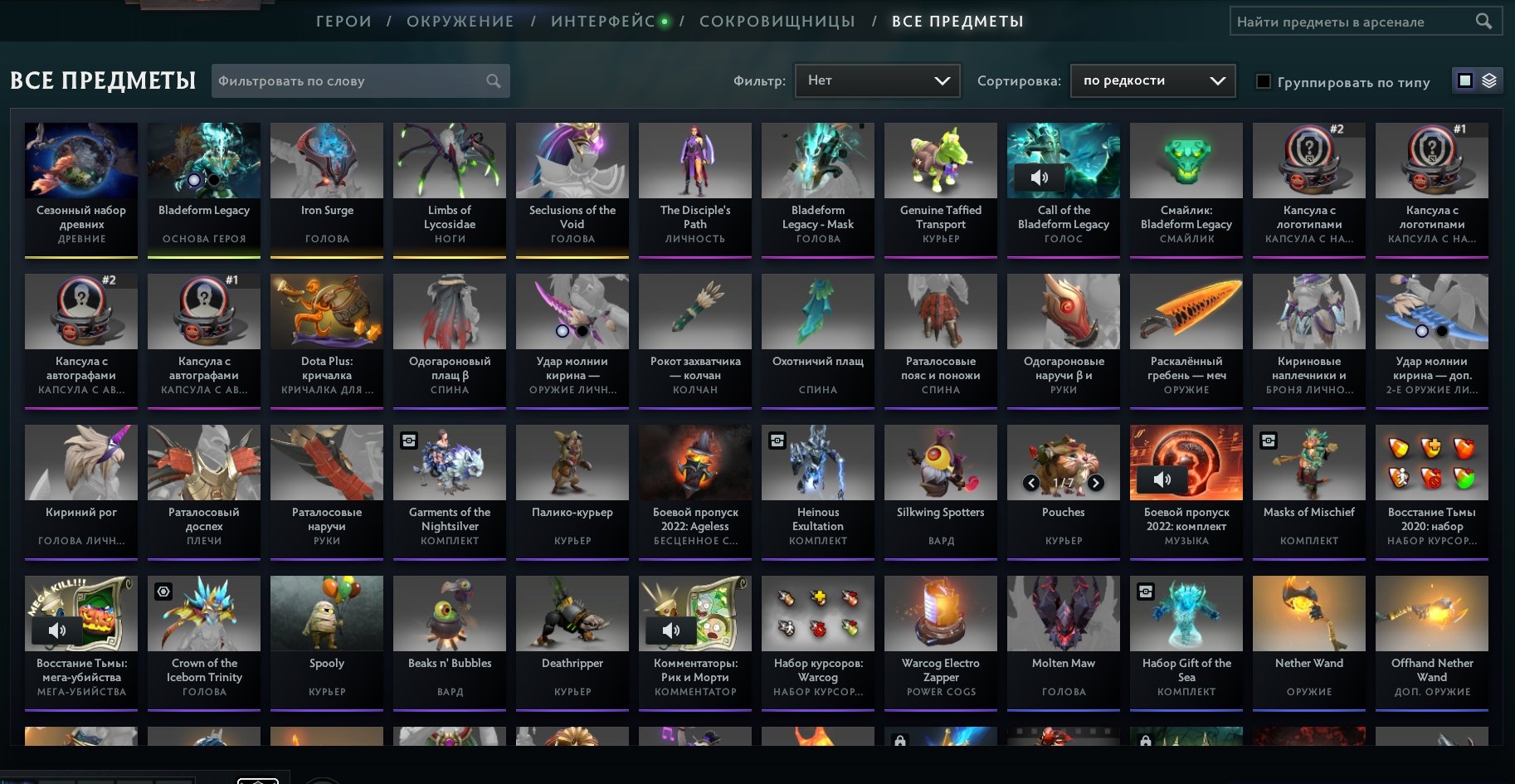1515x784 pixels.
Task: Switch to the stacked layers view
Action: [1489, 80]
